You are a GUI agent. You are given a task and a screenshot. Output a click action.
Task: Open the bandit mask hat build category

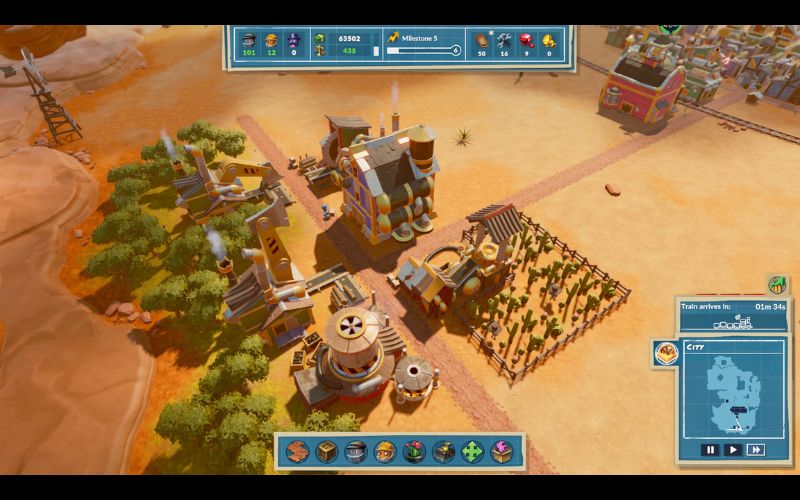point(355,451)
